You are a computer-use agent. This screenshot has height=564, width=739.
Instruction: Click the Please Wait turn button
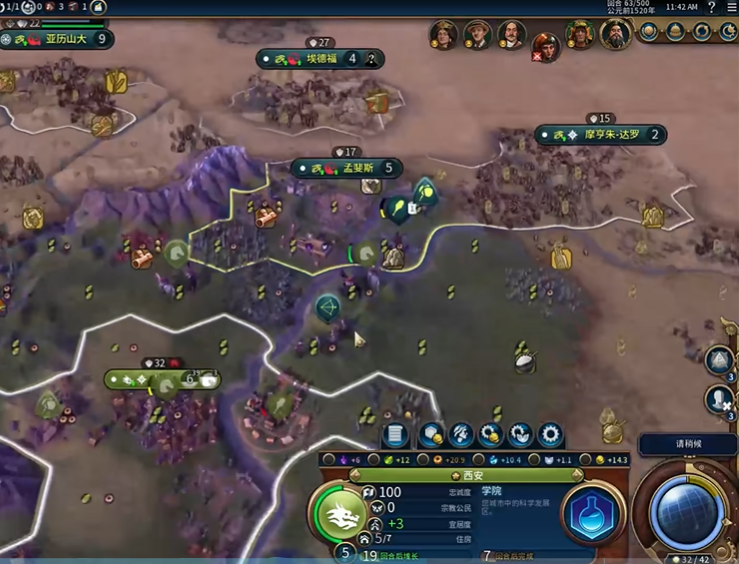(686, 445)
